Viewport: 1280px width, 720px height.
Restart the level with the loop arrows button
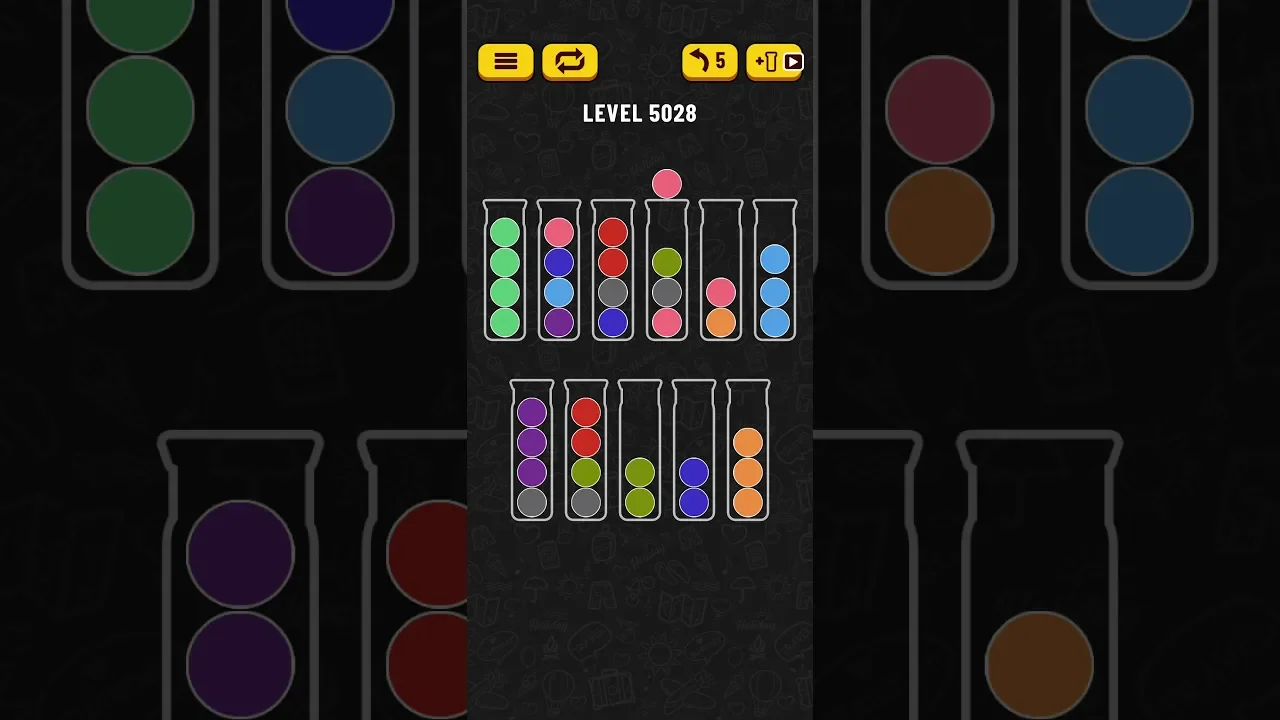click(569, 62)
